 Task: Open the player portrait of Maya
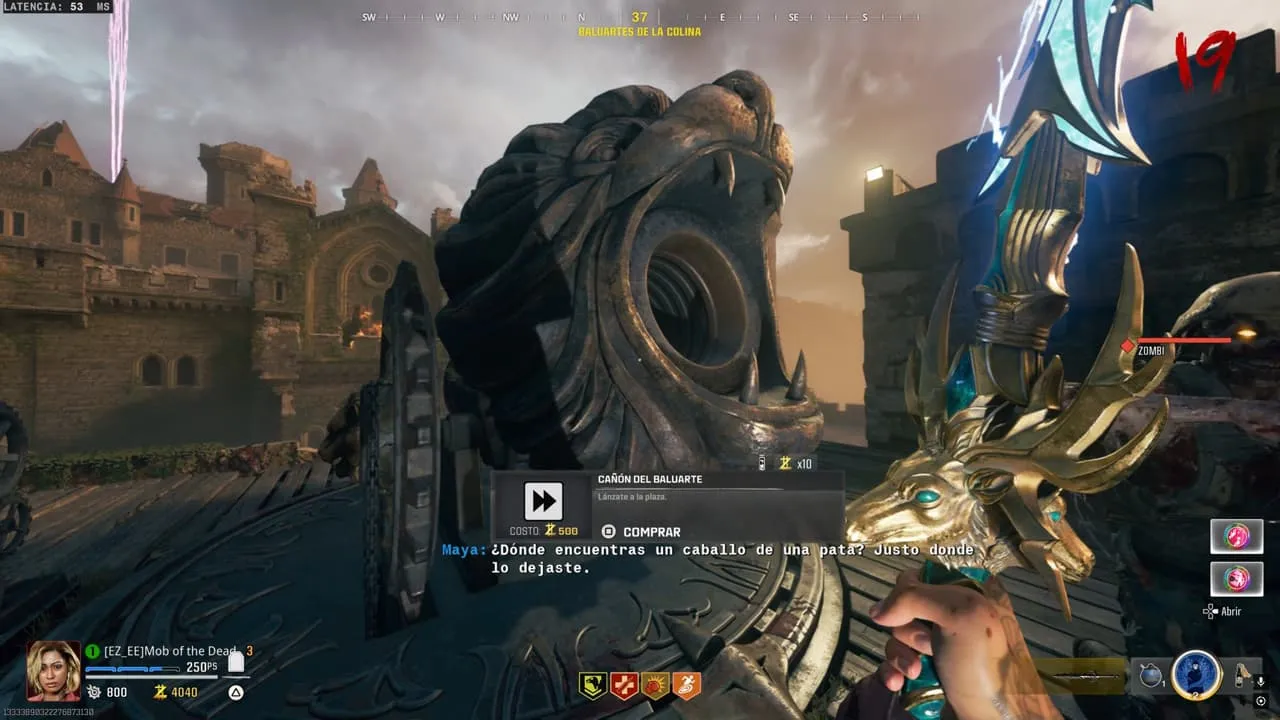coord(53,670)
